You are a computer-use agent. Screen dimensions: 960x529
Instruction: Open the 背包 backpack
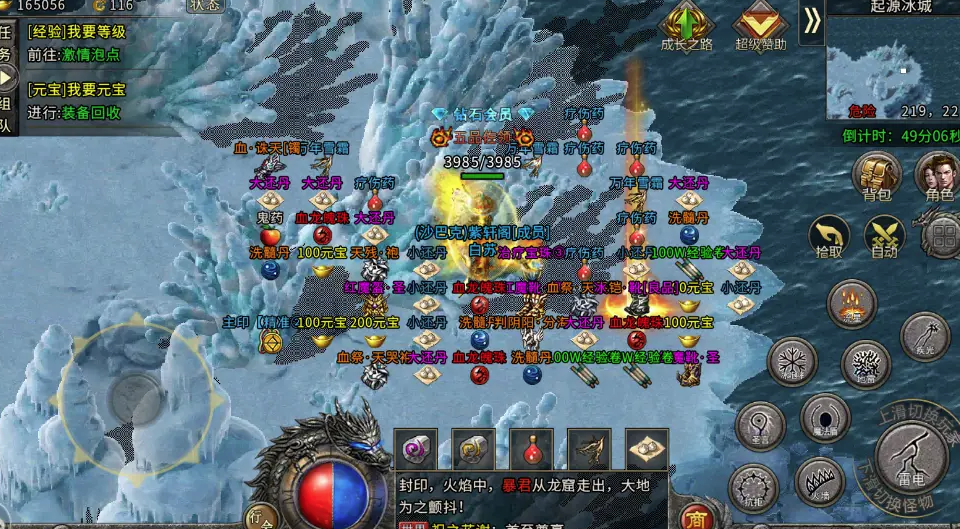876,176
